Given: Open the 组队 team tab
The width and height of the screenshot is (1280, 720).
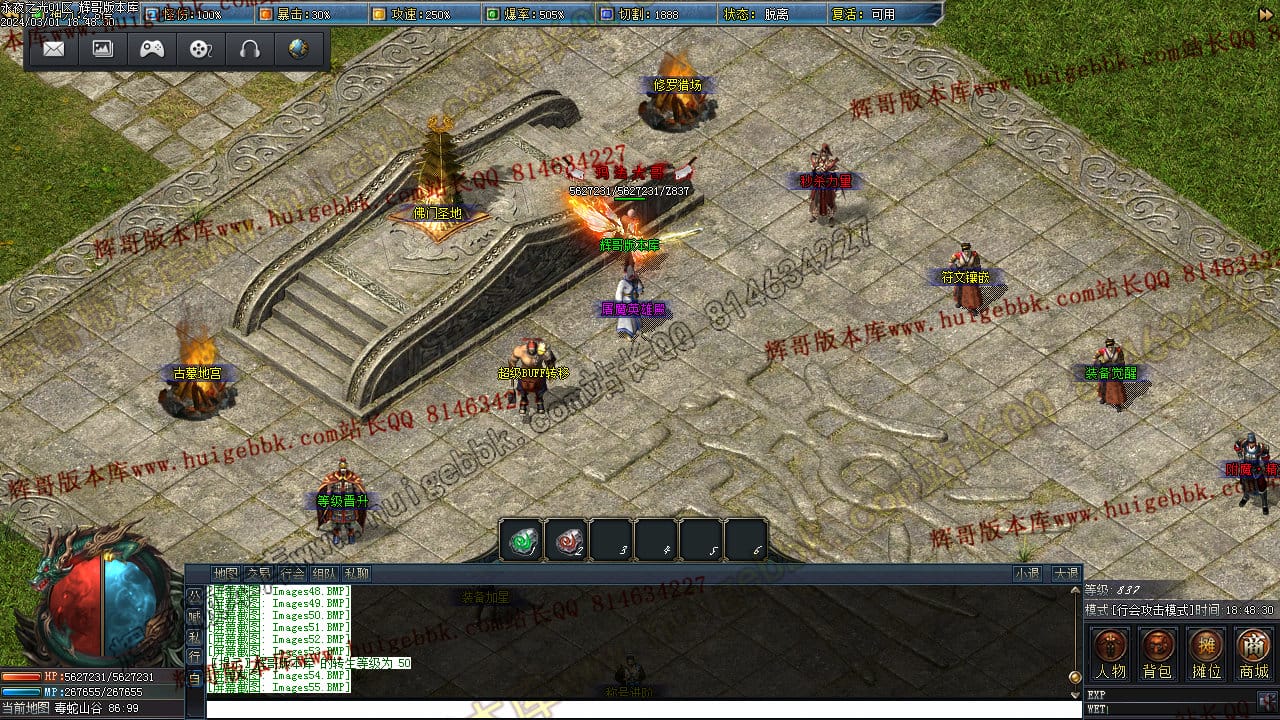Looking at the screenshot, I should point(323,574).
